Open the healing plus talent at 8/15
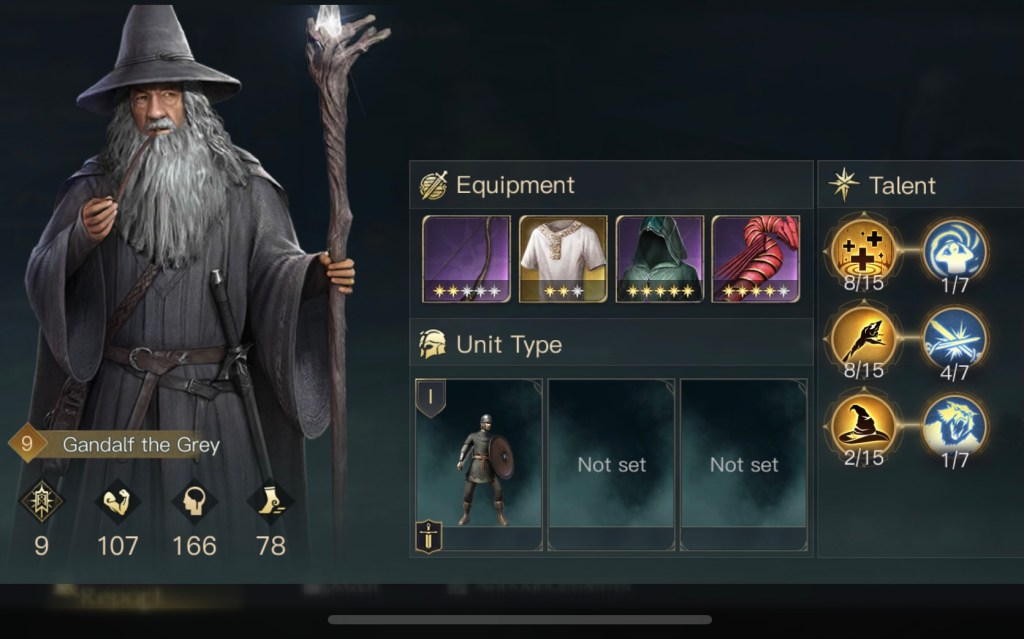 coord(863,249)
